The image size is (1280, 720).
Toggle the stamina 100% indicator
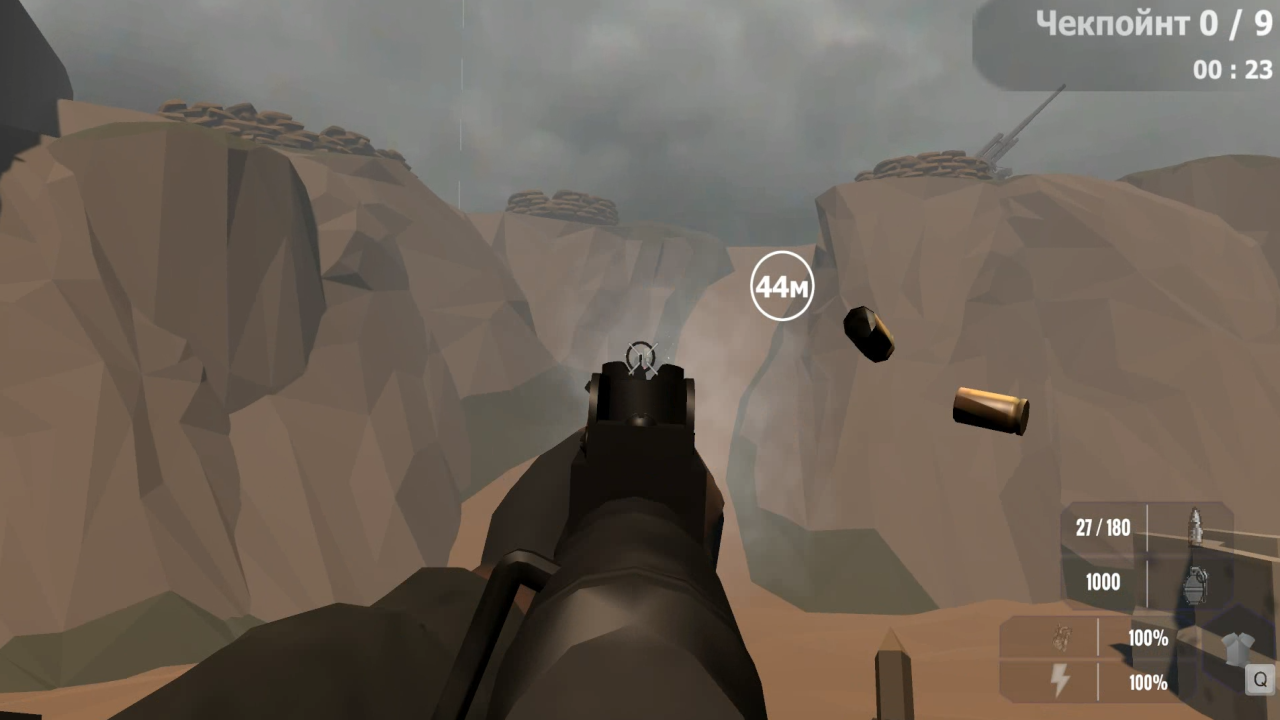[x=1146, y=682]
